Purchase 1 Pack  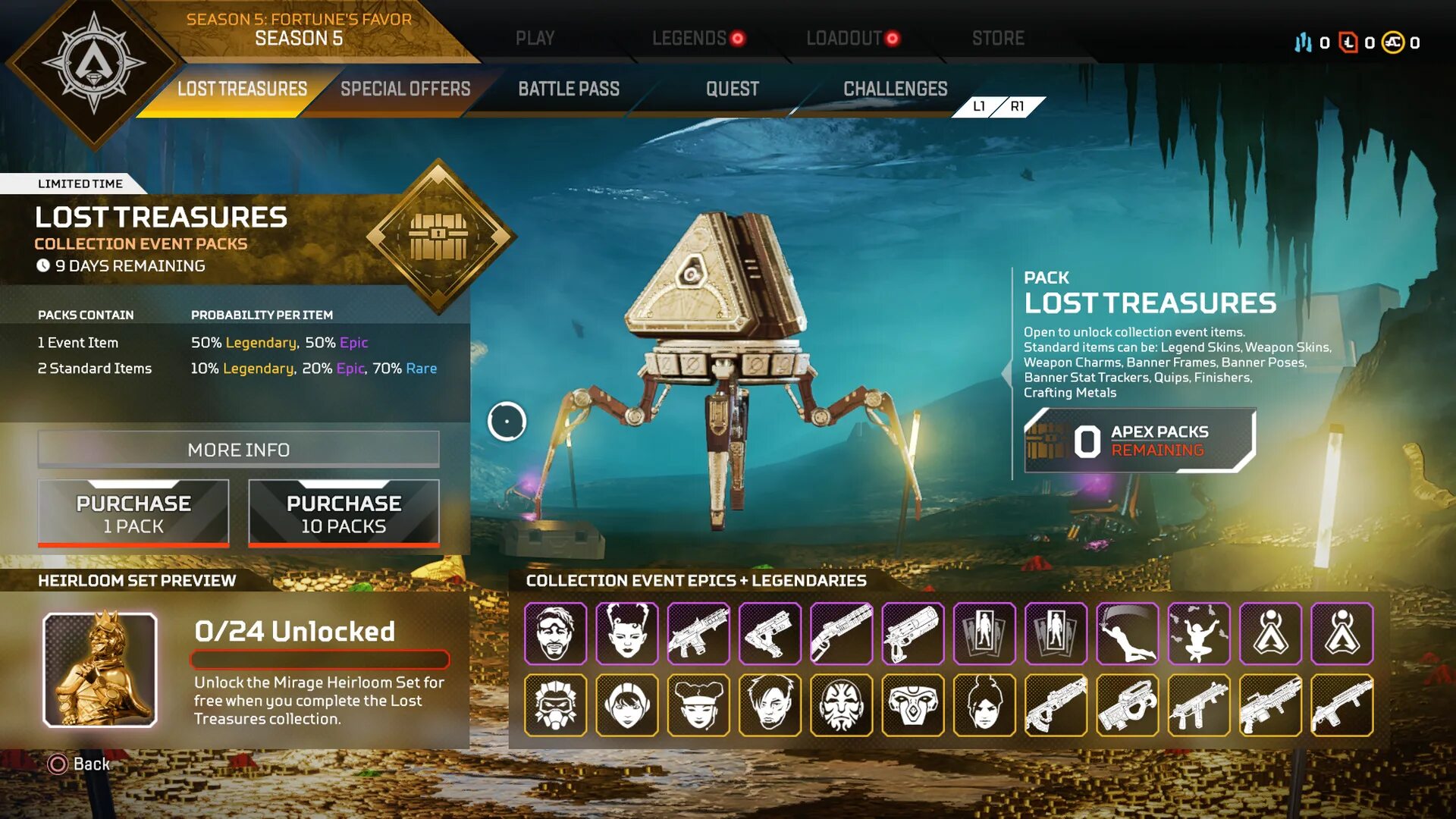[x=133, y=513]
